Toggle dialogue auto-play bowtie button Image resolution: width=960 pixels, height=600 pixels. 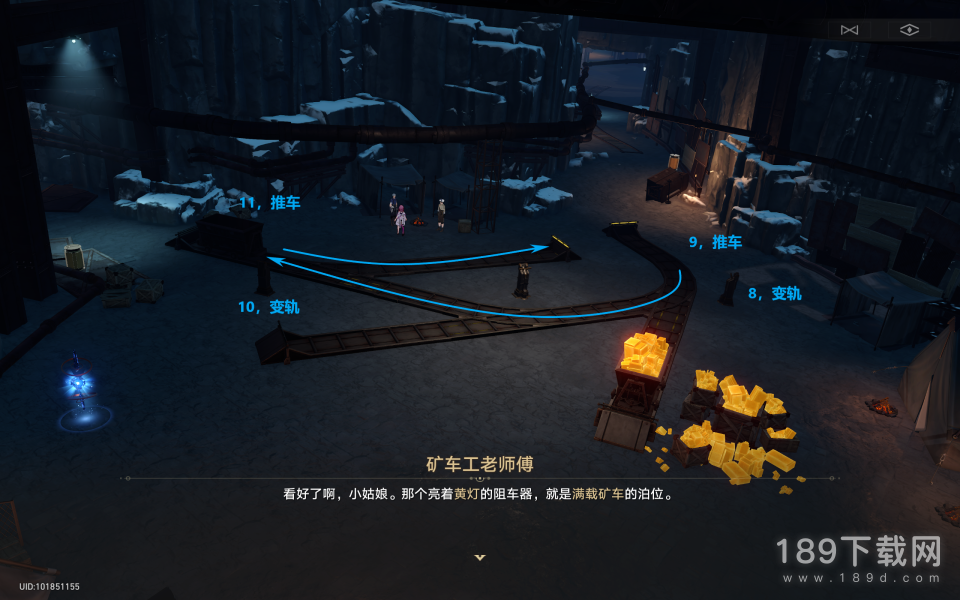[x=849, y=30]
